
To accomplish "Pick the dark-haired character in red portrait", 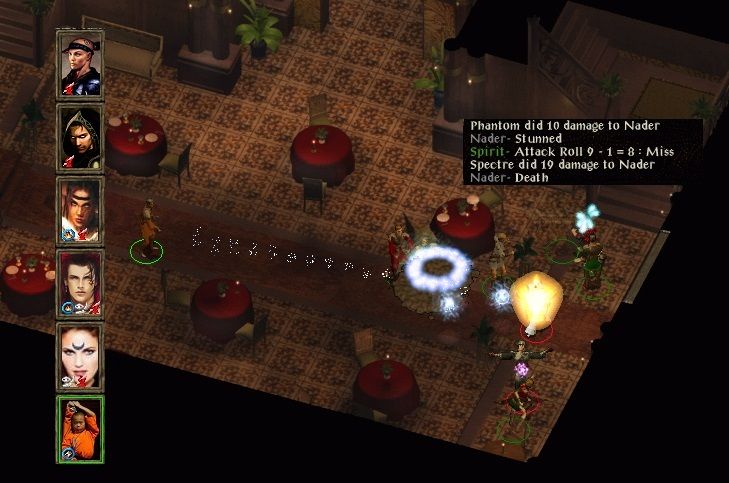I will (80, 283).
